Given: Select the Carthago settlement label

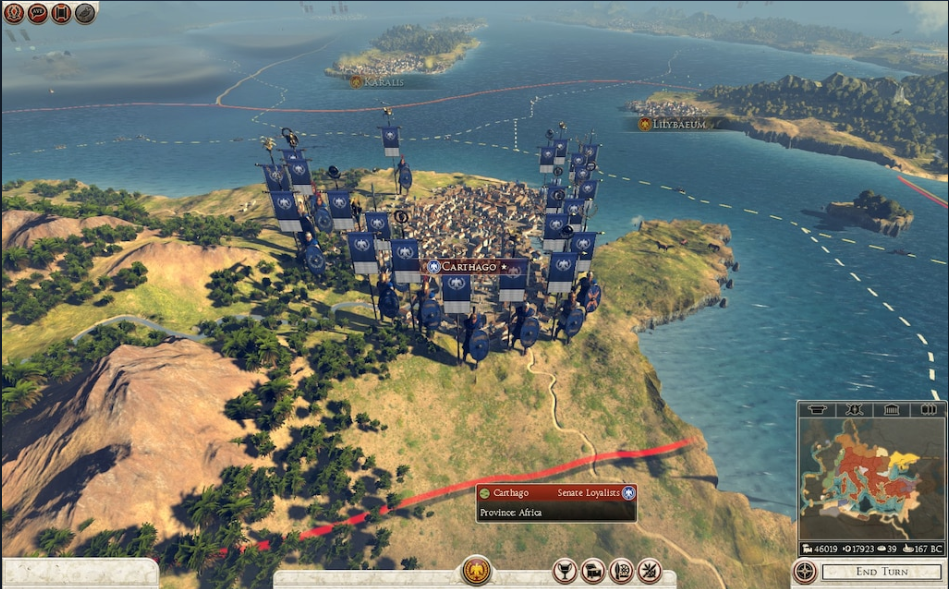Looking at the screenshot, I should 476,267.
